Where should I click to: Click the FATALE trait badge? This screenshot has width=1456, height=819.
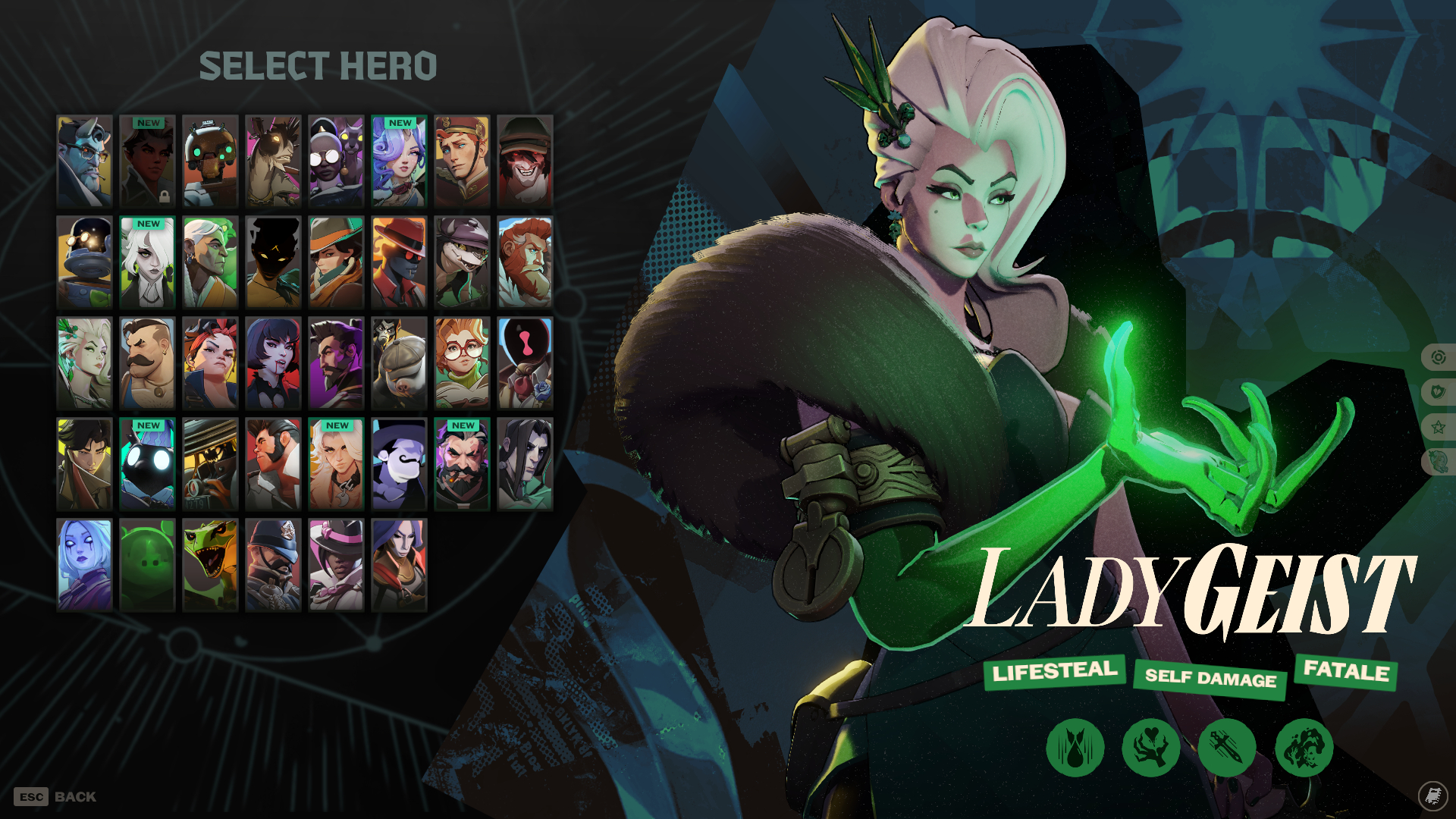pos(1345,670)
